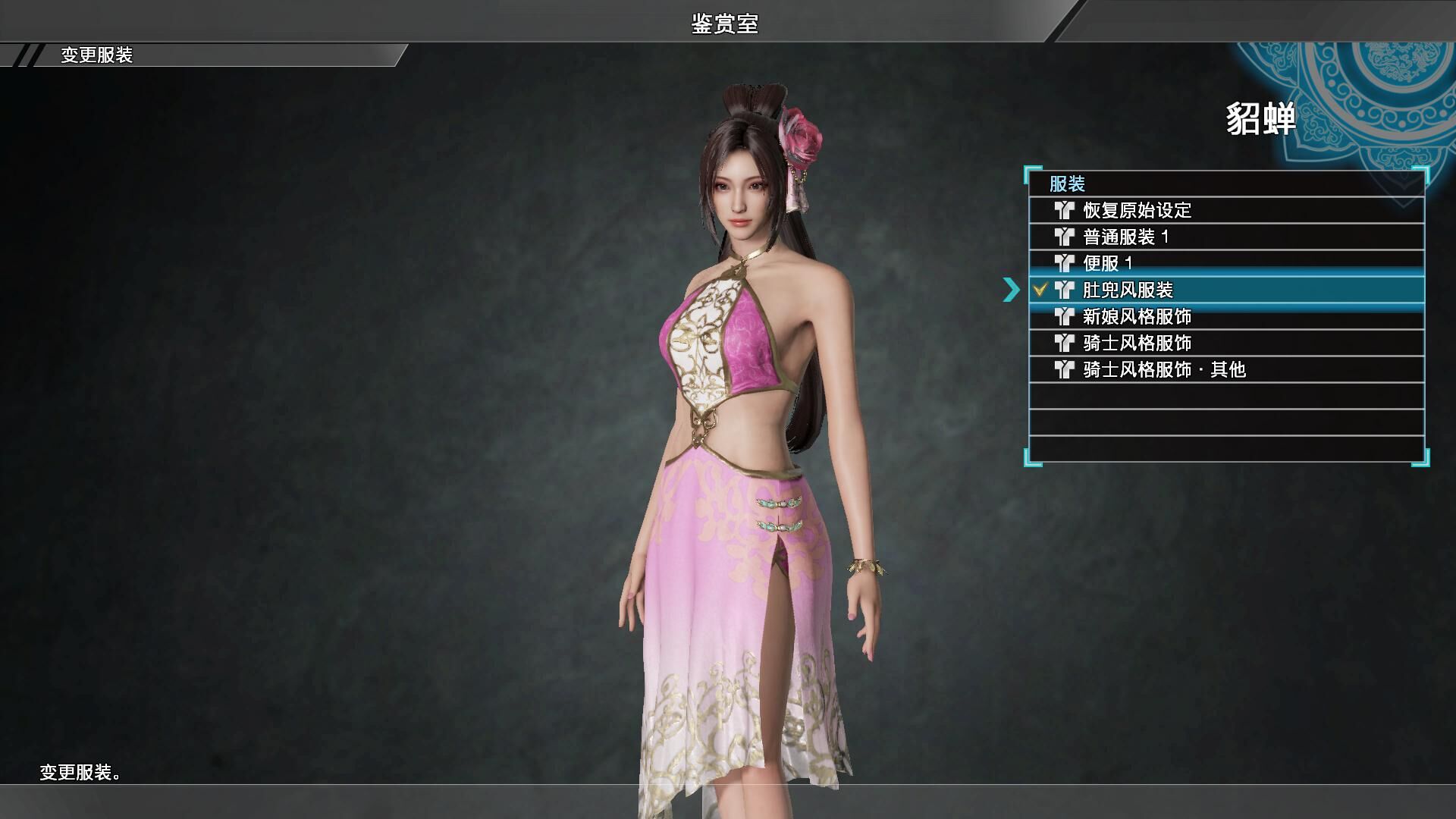Select the 便服 1 outfit
This screenshot has height=819, width=1456.
[x=1107, y=263]
